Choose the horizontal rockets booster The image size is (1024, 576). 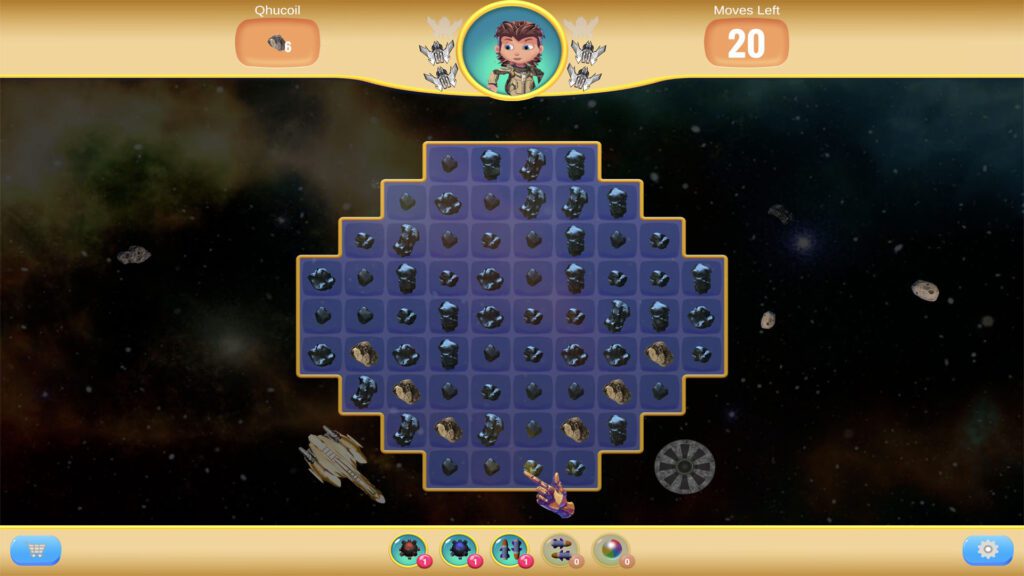(559, 549)
